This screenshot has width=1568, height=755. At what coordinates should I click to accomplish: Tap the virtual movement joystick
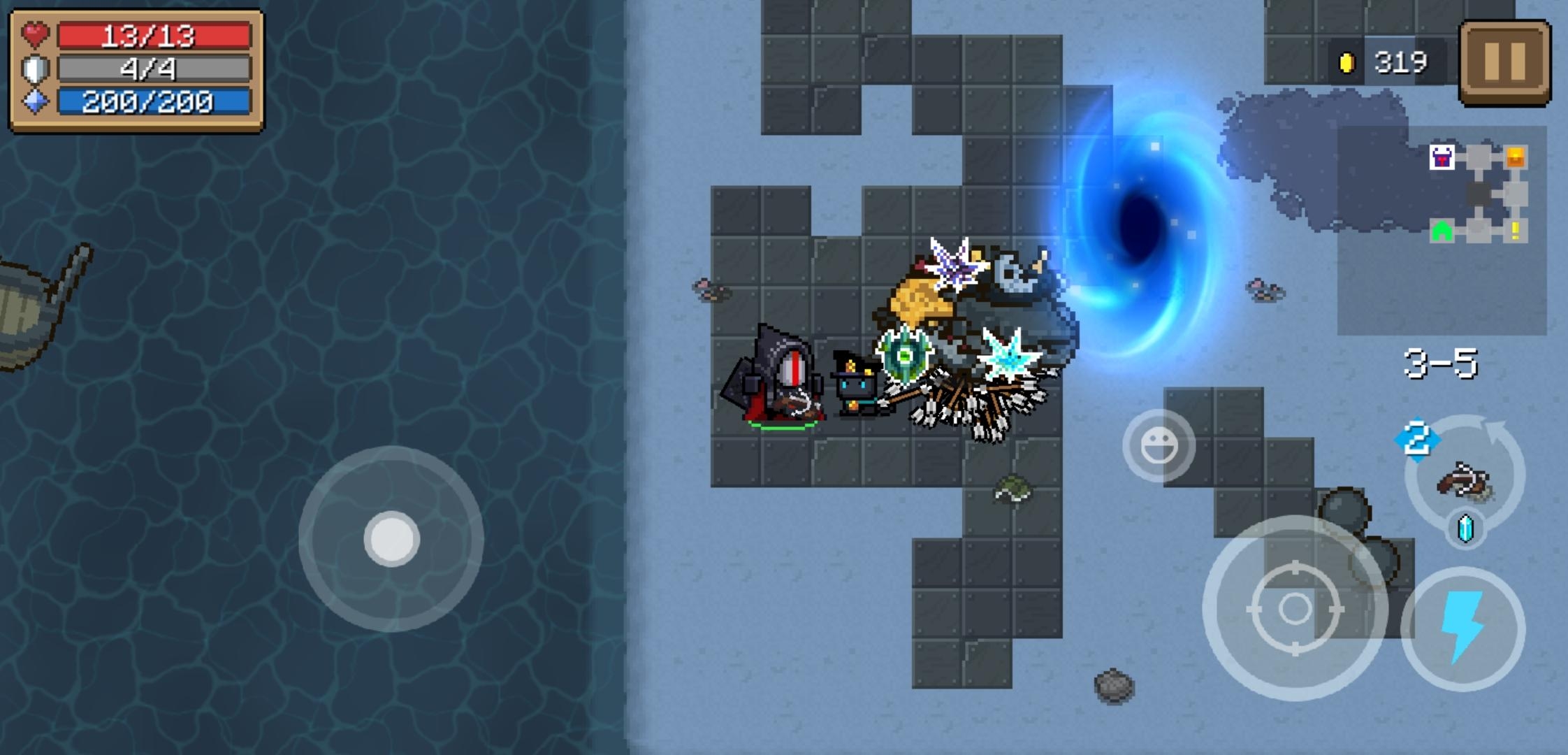click(391, 539)
